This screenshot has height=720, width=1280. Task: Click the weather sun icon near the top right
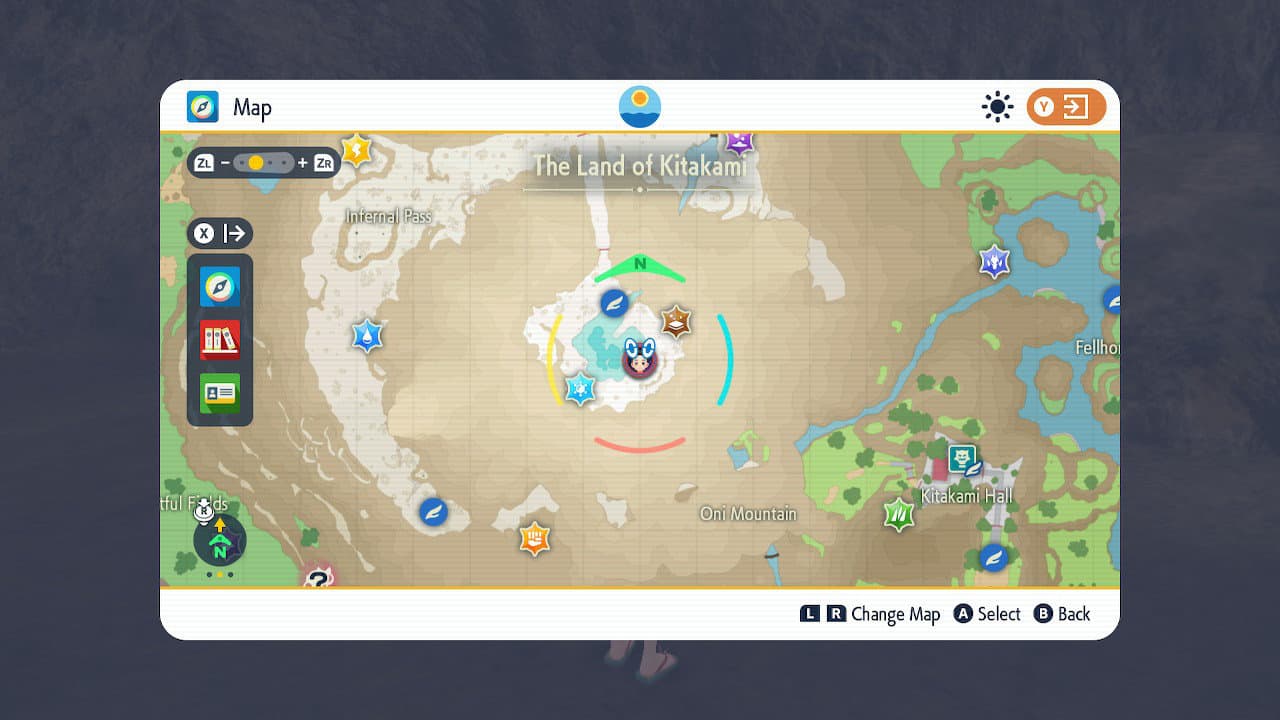coord(997,106)
